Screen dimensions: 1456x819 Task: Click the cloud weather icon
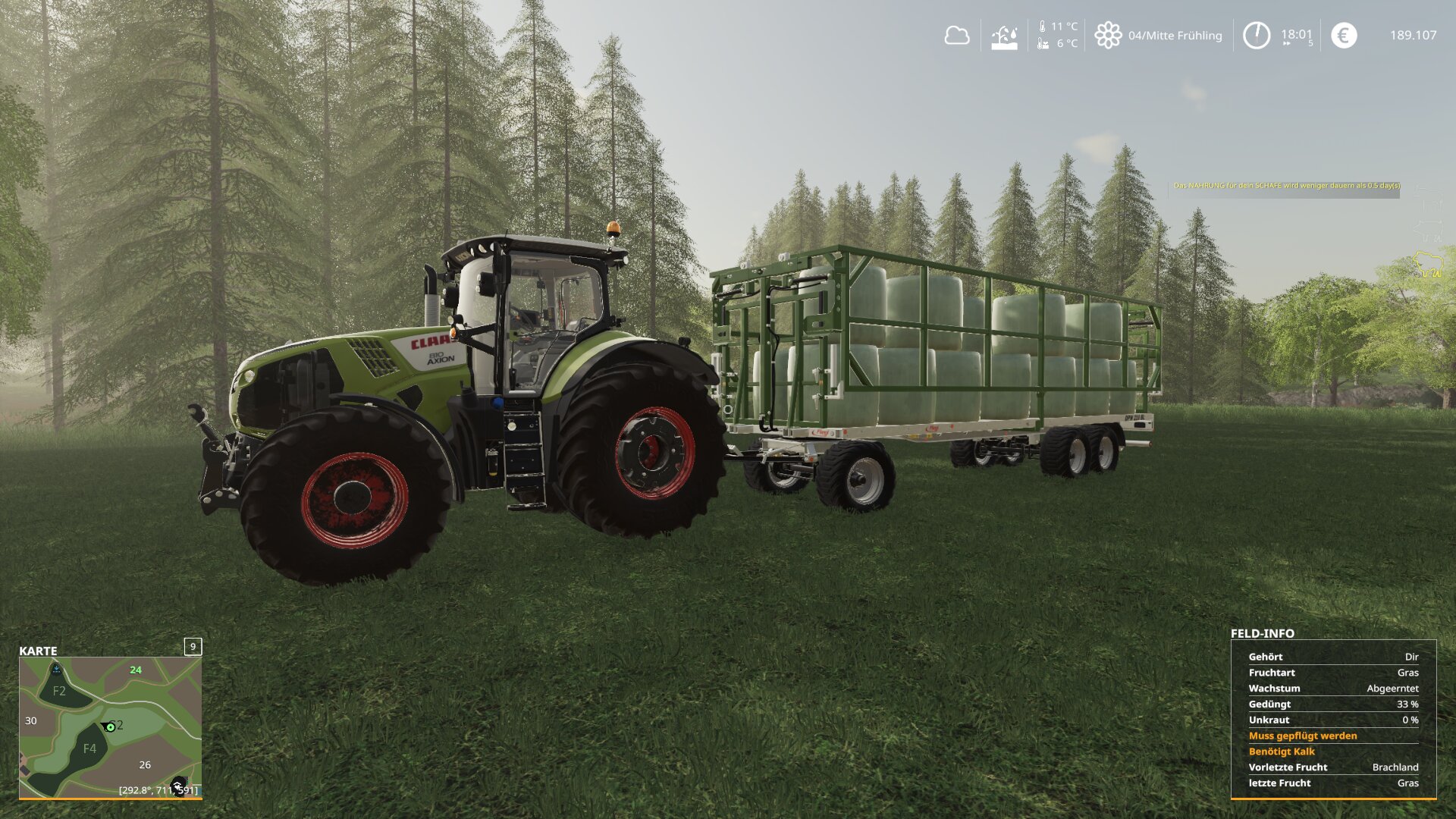tap(956, 36)
